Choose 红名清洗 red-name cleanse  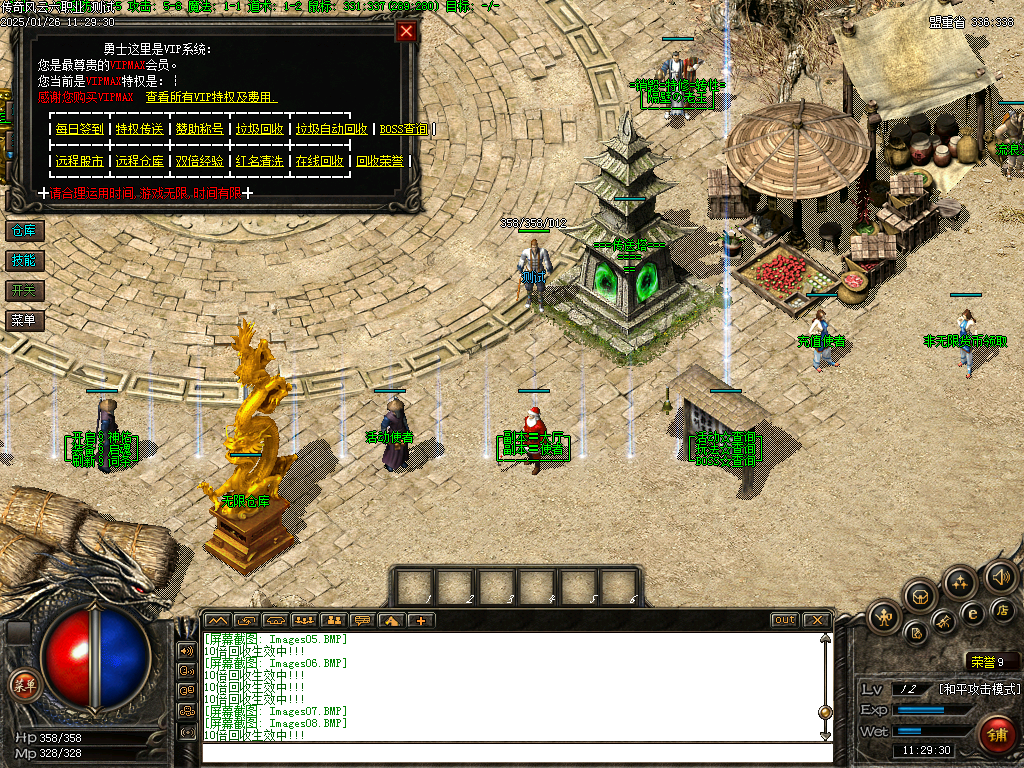point(259,161)
